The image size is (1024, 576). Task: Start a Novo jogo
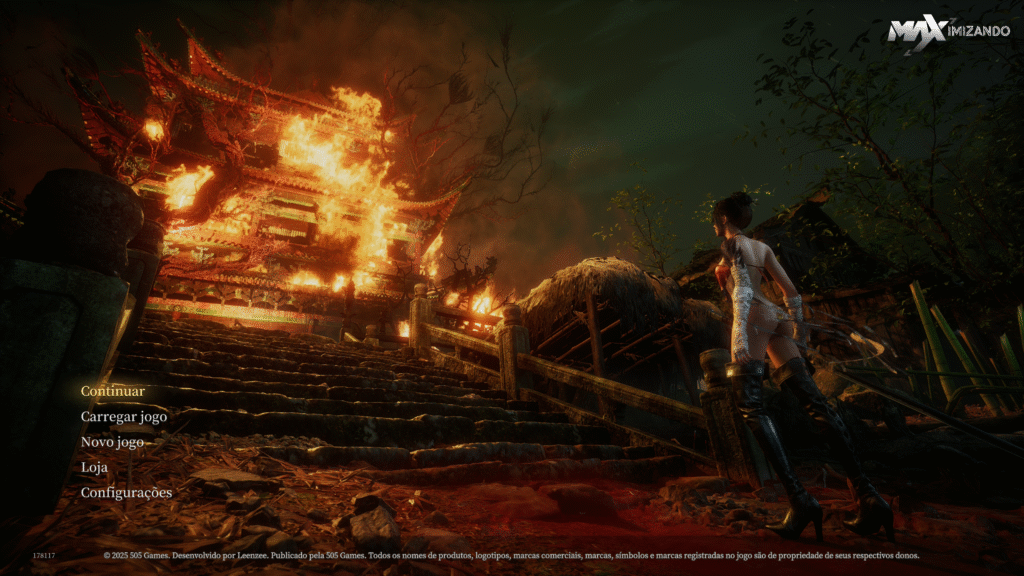tap(112, 442)
